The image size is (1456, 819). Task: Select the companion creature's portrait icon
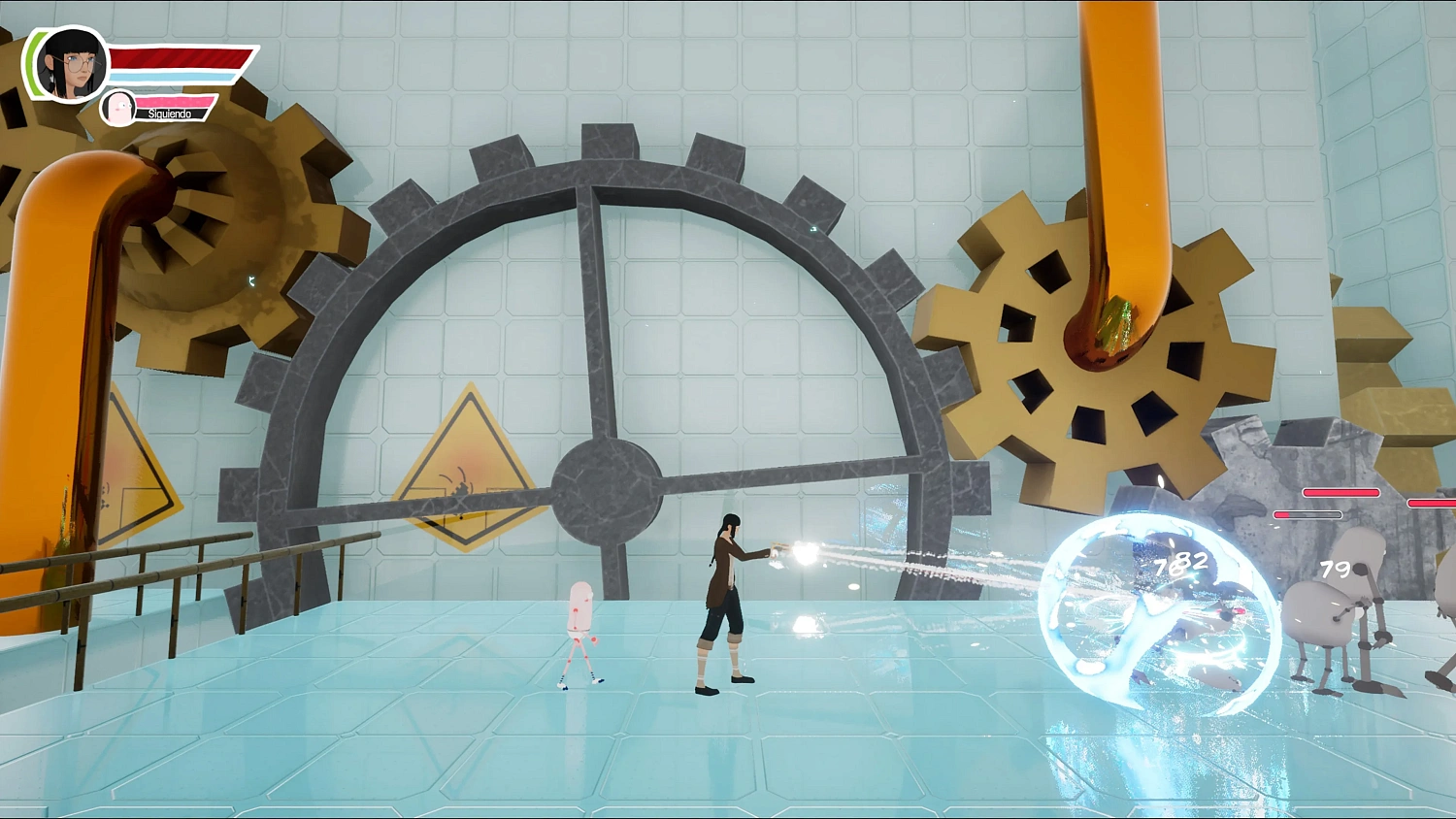118,107
